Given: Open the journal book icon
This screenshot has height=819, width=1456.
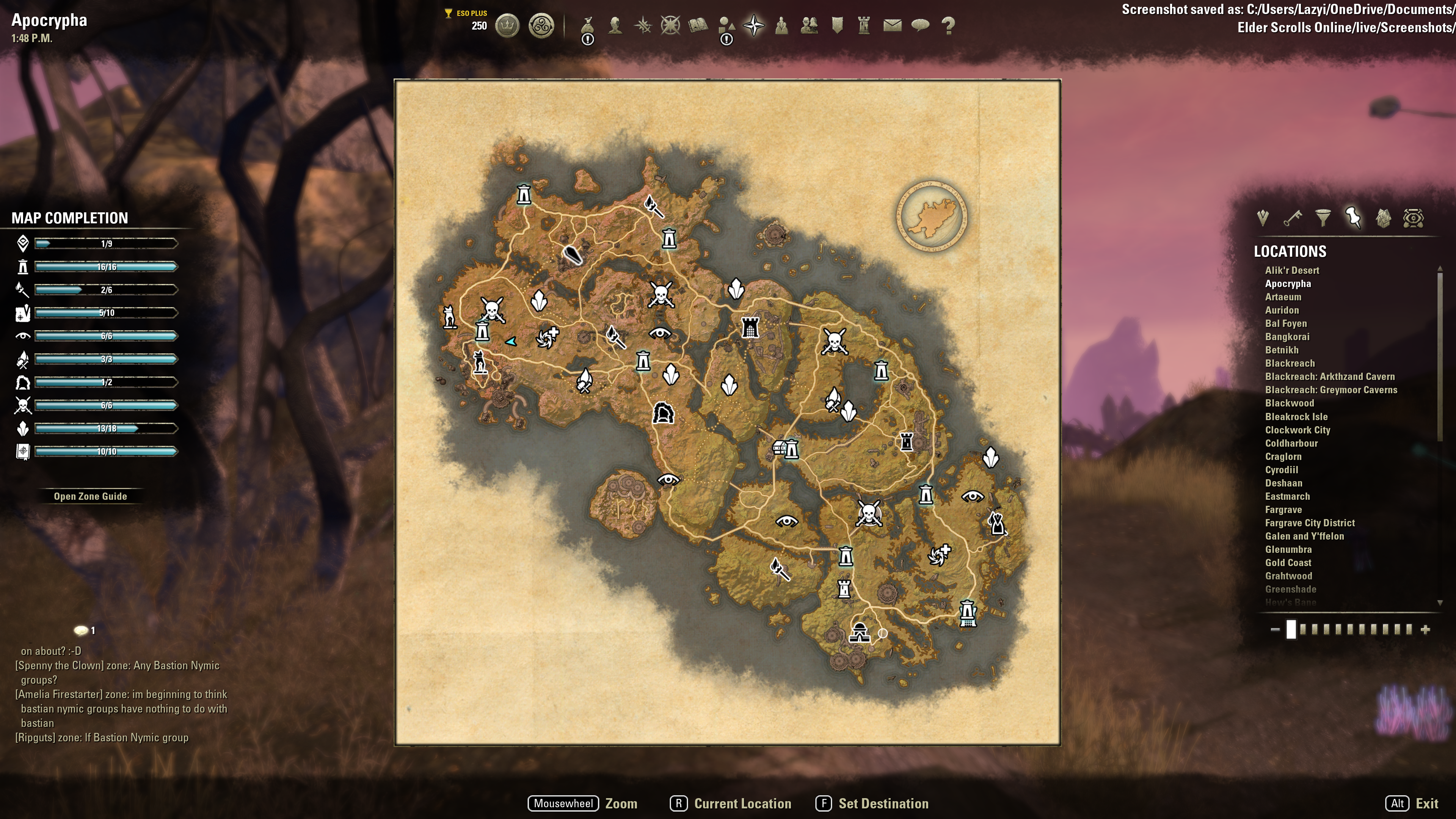Looking at the screenshot, I should [698, 25].
